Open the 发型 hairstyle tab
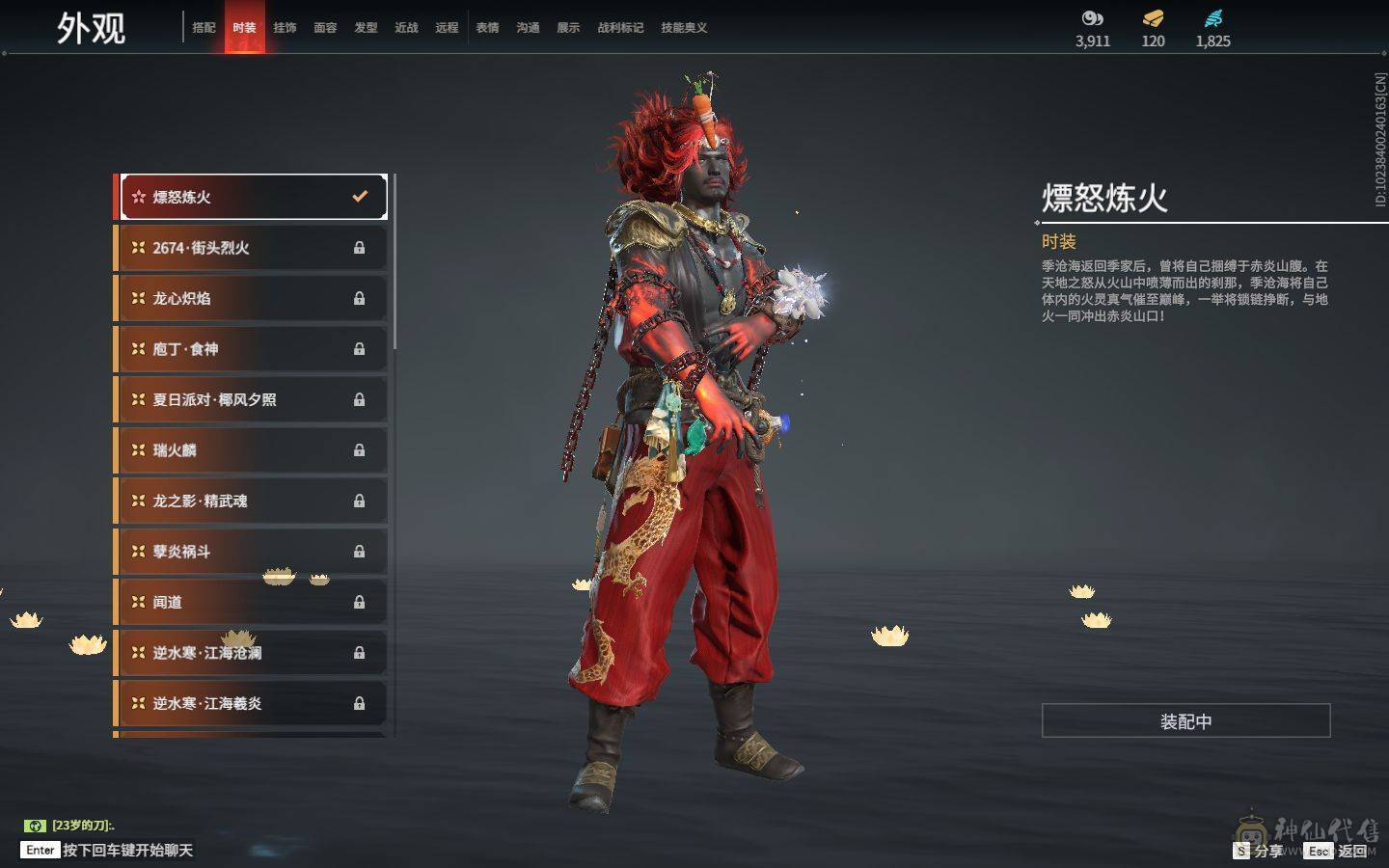1389x868 pixels. point(366,28)
